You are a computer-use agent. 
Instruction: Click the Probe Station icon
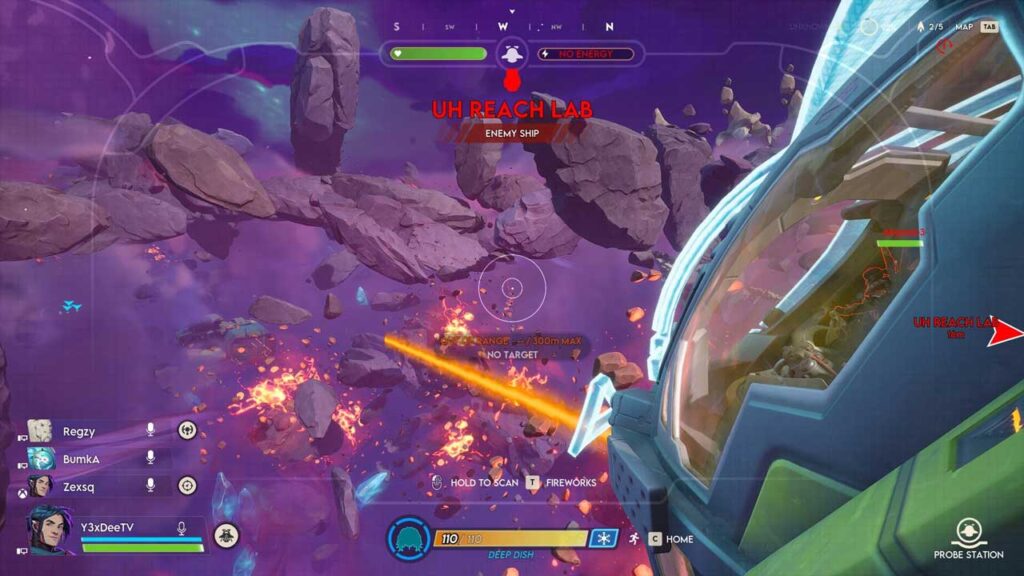pyautogui.click(x=966, y=531)
